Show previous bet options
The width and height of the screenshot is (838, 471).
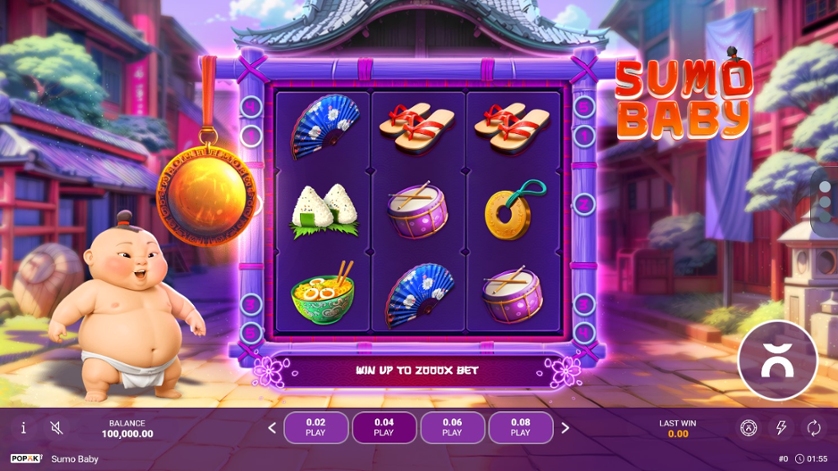click(x=271, y=428)
